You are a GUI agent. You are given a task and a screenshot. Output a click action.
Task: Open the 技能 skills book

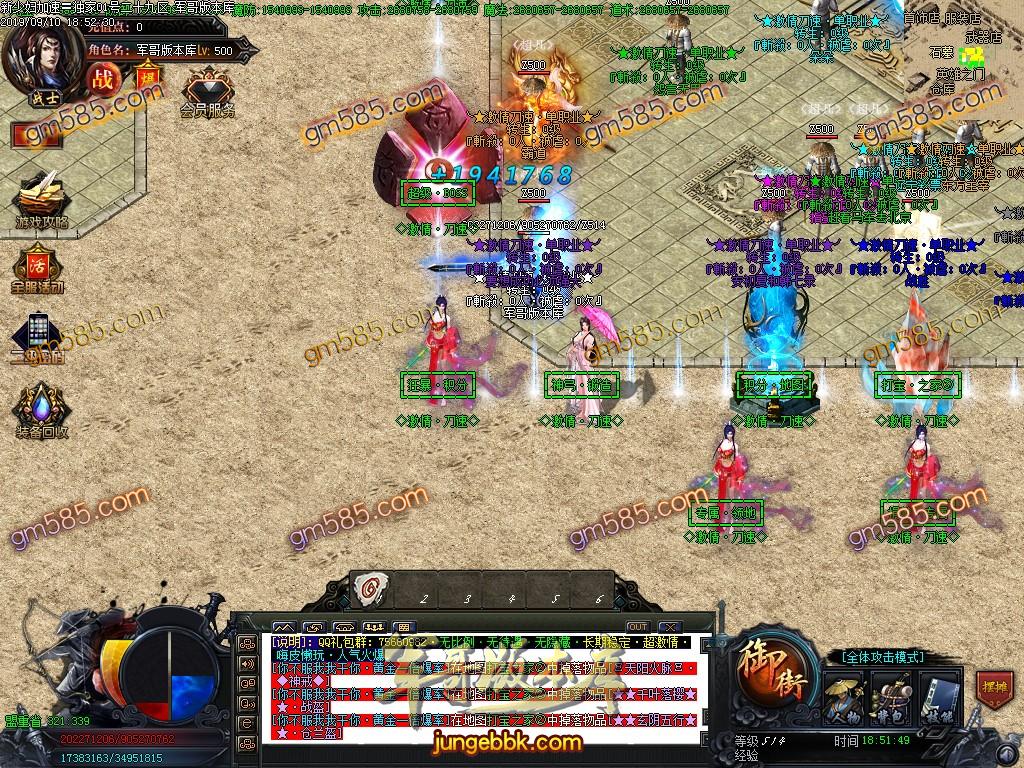tap(933, 693)
